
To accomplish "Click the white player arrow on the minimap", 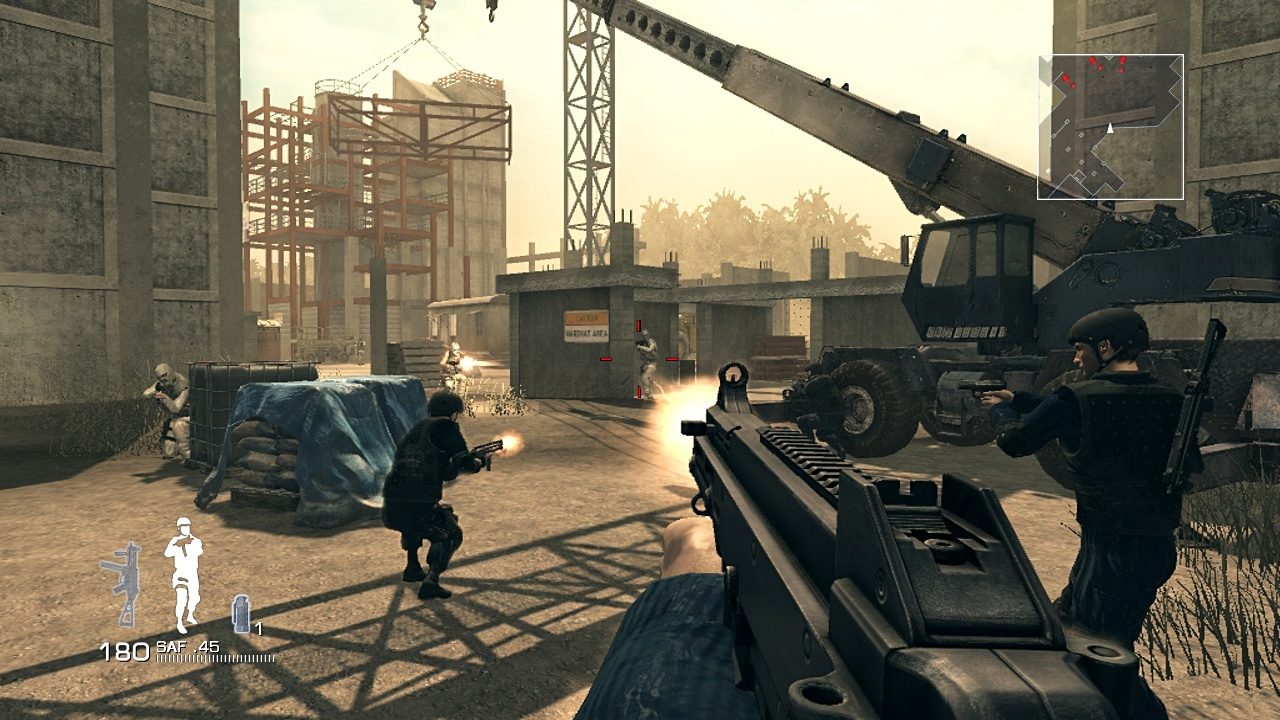I will pos(1110,128).
